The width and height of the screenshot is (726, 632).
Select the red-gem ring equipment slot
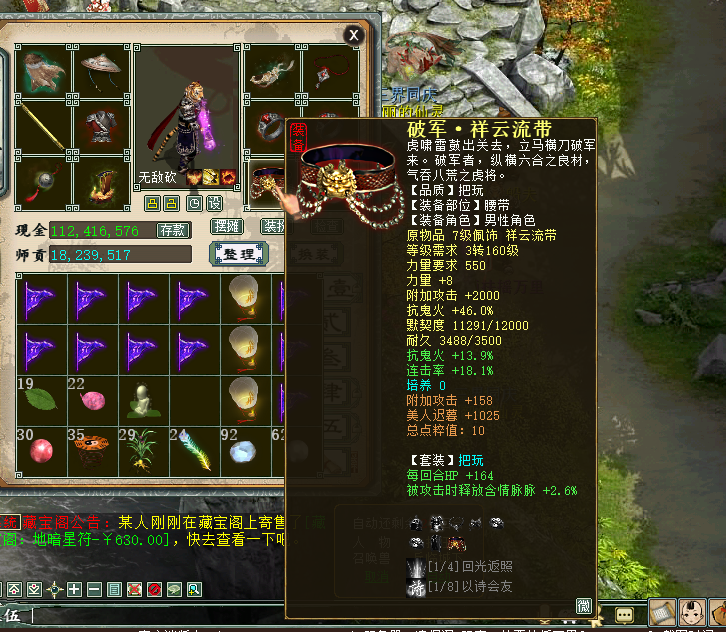[x=271, y=129]
